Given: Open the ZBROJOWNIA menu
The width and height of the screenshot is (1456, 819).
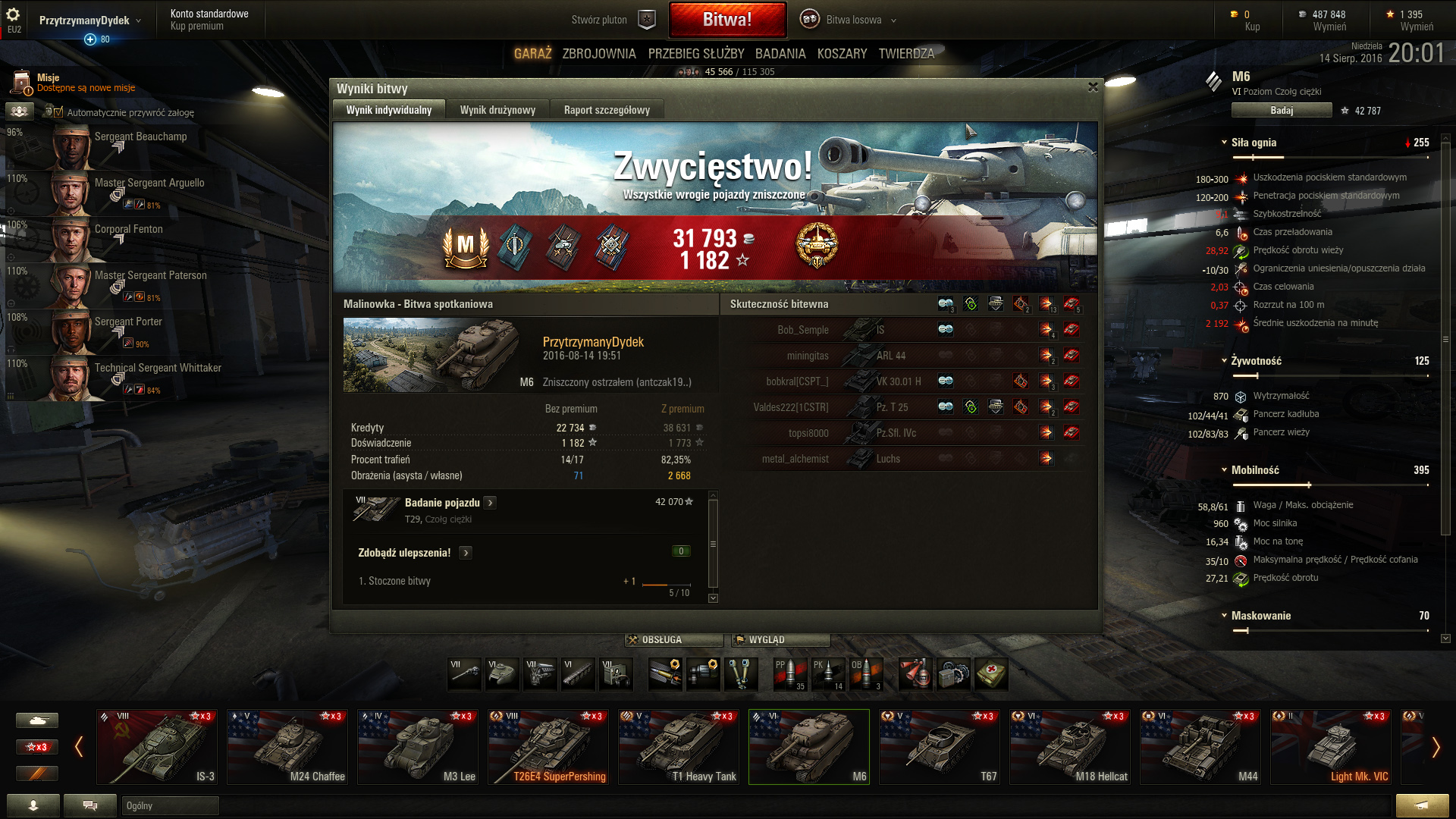Looking at the screenshot, I should [598, 54].
